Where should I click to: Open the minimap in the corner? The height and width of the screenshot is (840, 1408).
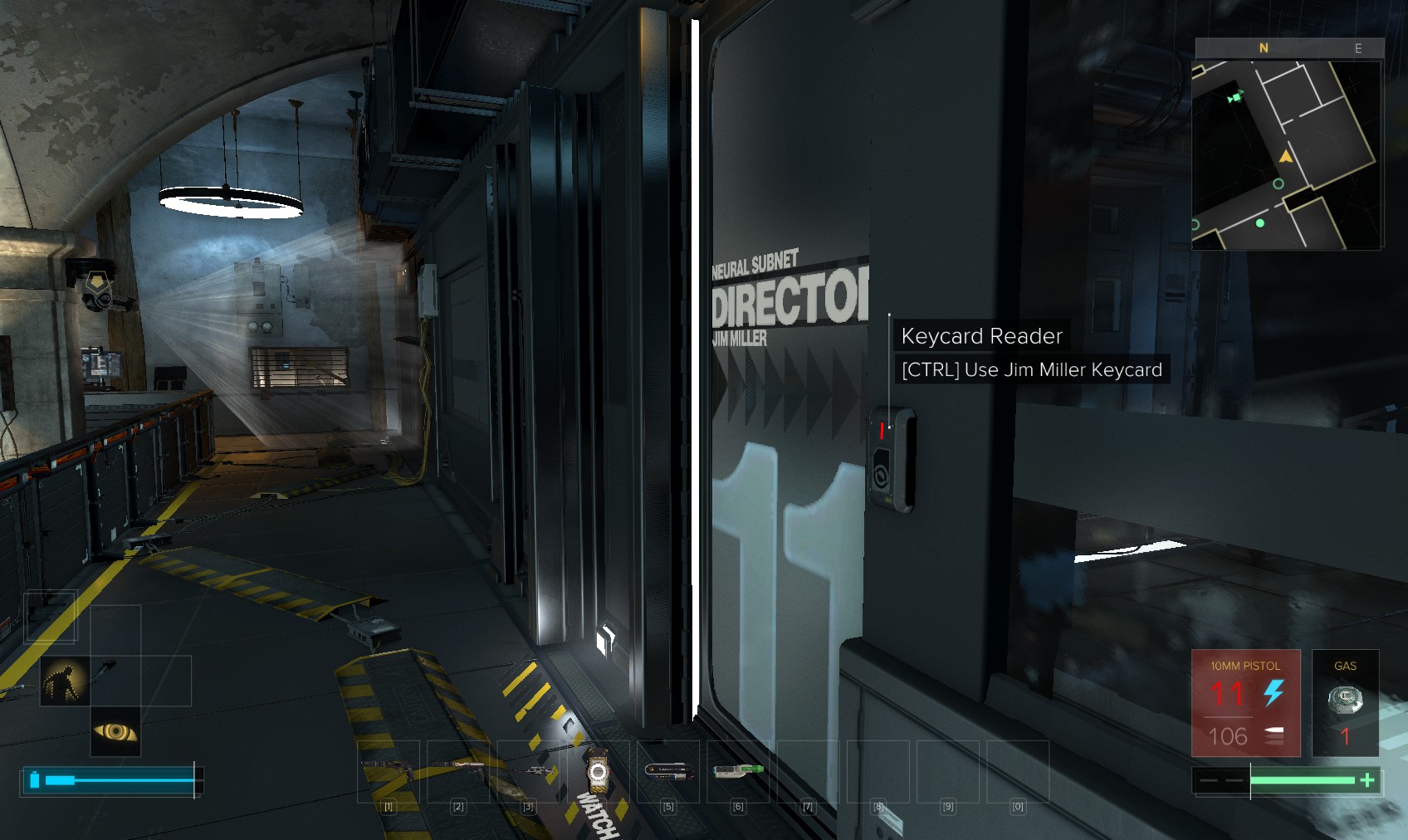(x=1287, y=154)
